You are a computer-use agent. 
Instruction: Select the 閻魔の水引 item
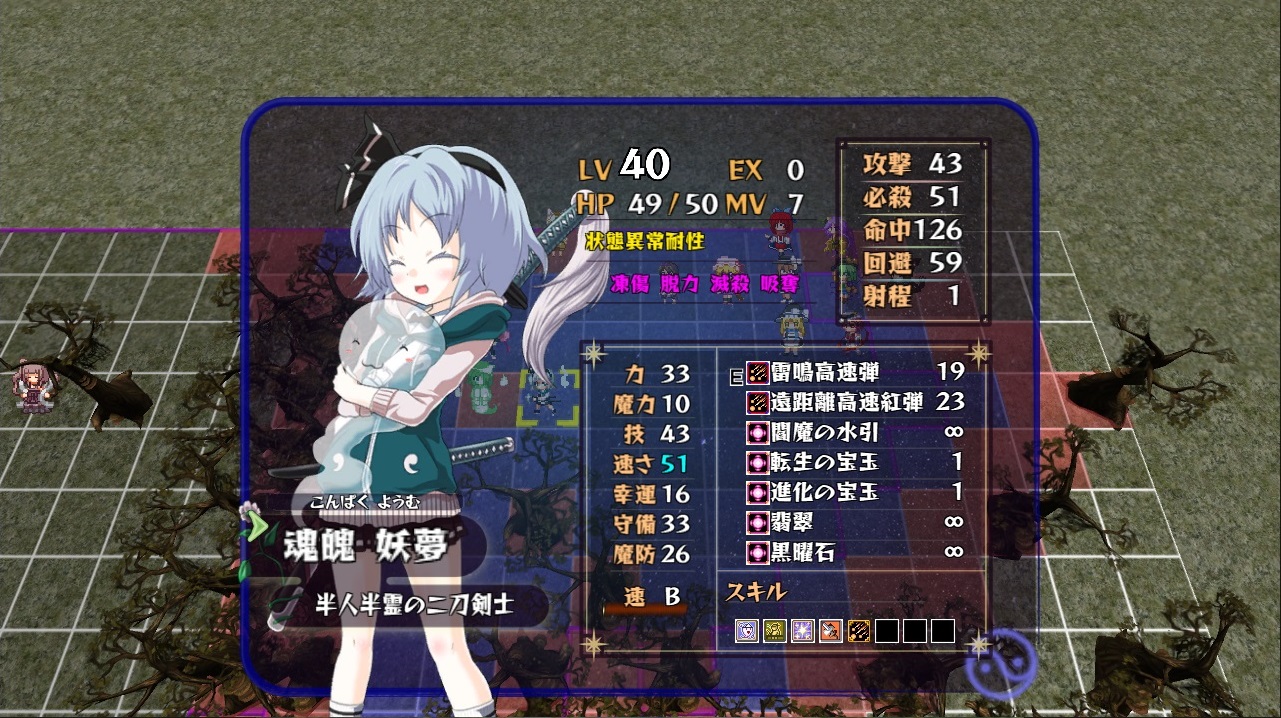[825, 433]
